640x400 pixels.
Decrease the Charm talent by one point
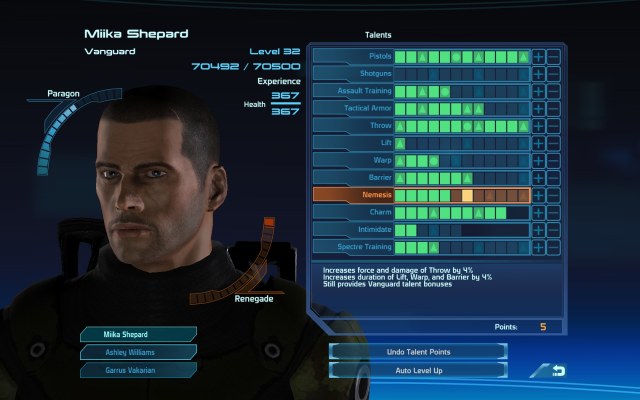tap(553, 213)
